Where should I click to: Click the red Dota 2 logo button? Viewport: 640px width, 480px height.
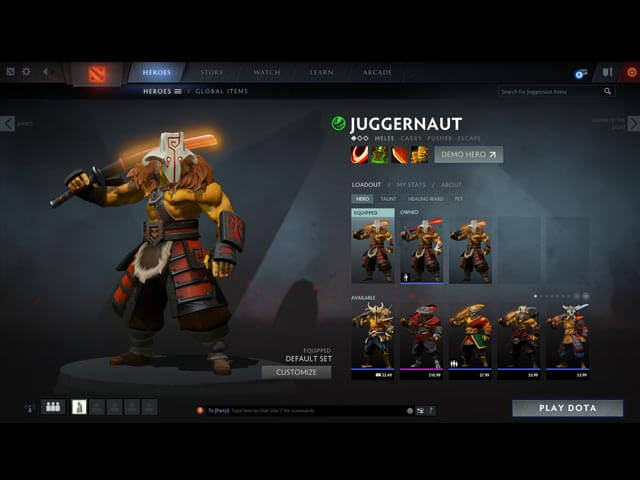pyautogui.click(x=96, y=74)
